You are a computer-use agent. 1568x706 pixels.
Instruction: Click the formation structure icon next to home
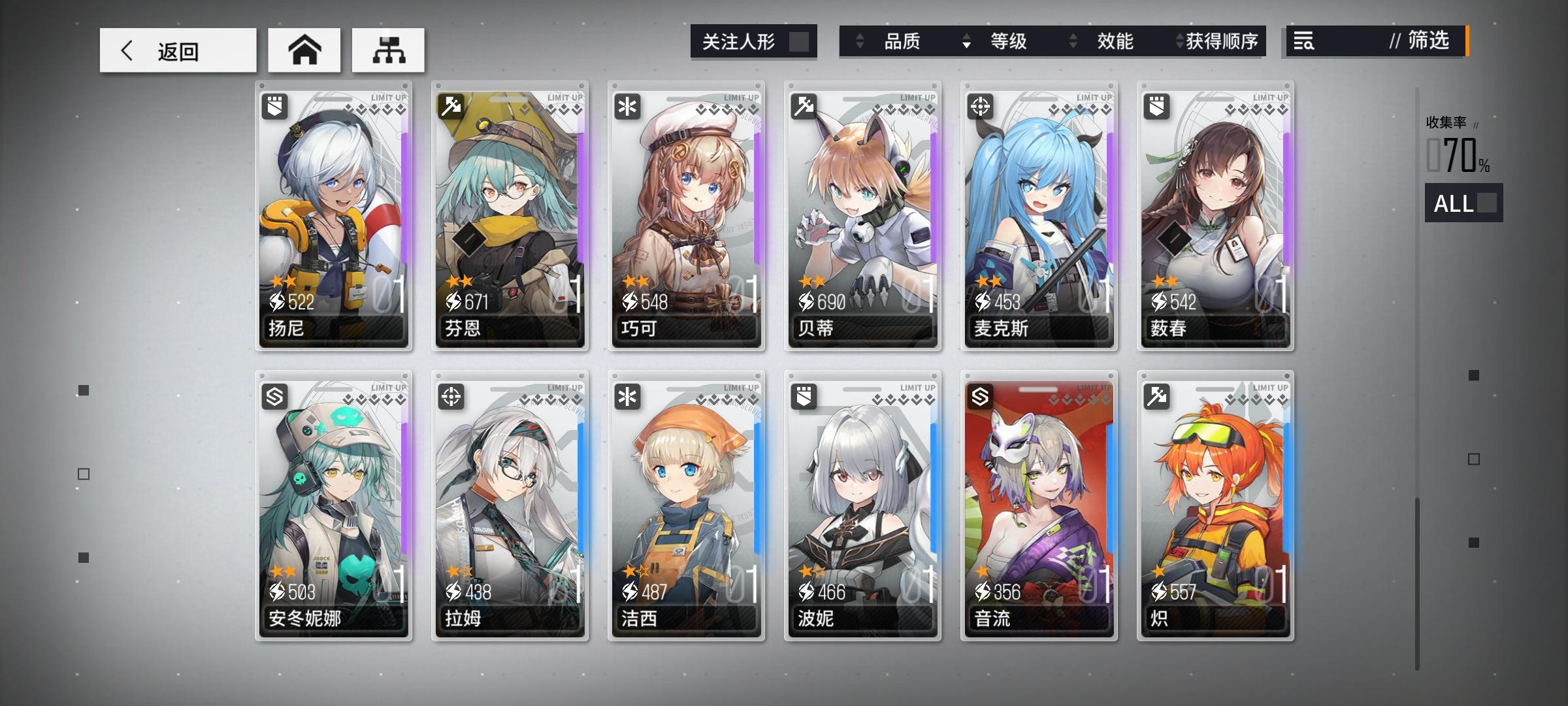pos(387,49)
